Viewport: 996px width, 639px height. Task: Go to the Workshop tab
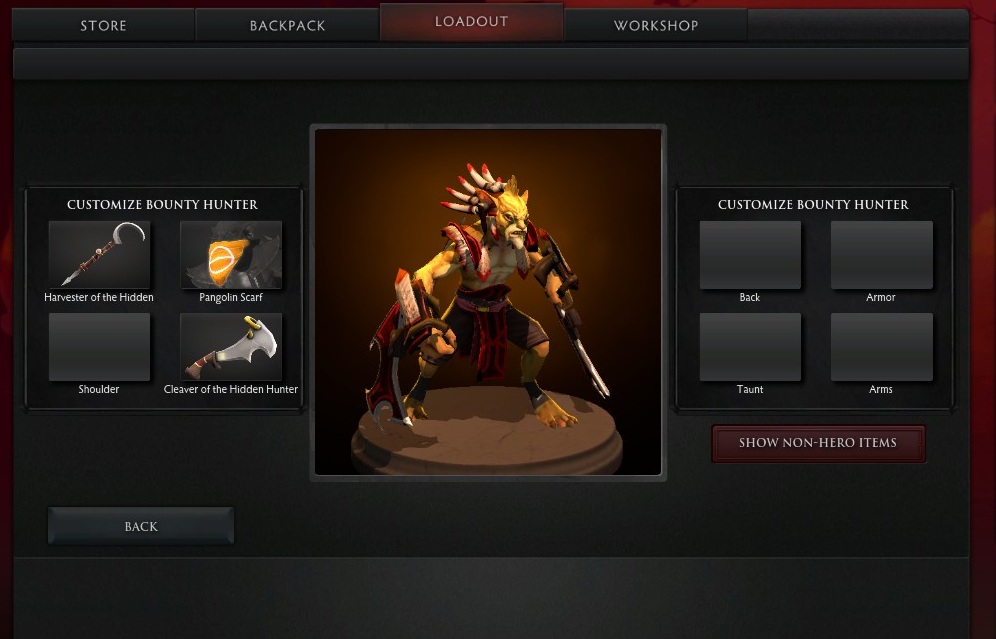(x=655, y=25)
